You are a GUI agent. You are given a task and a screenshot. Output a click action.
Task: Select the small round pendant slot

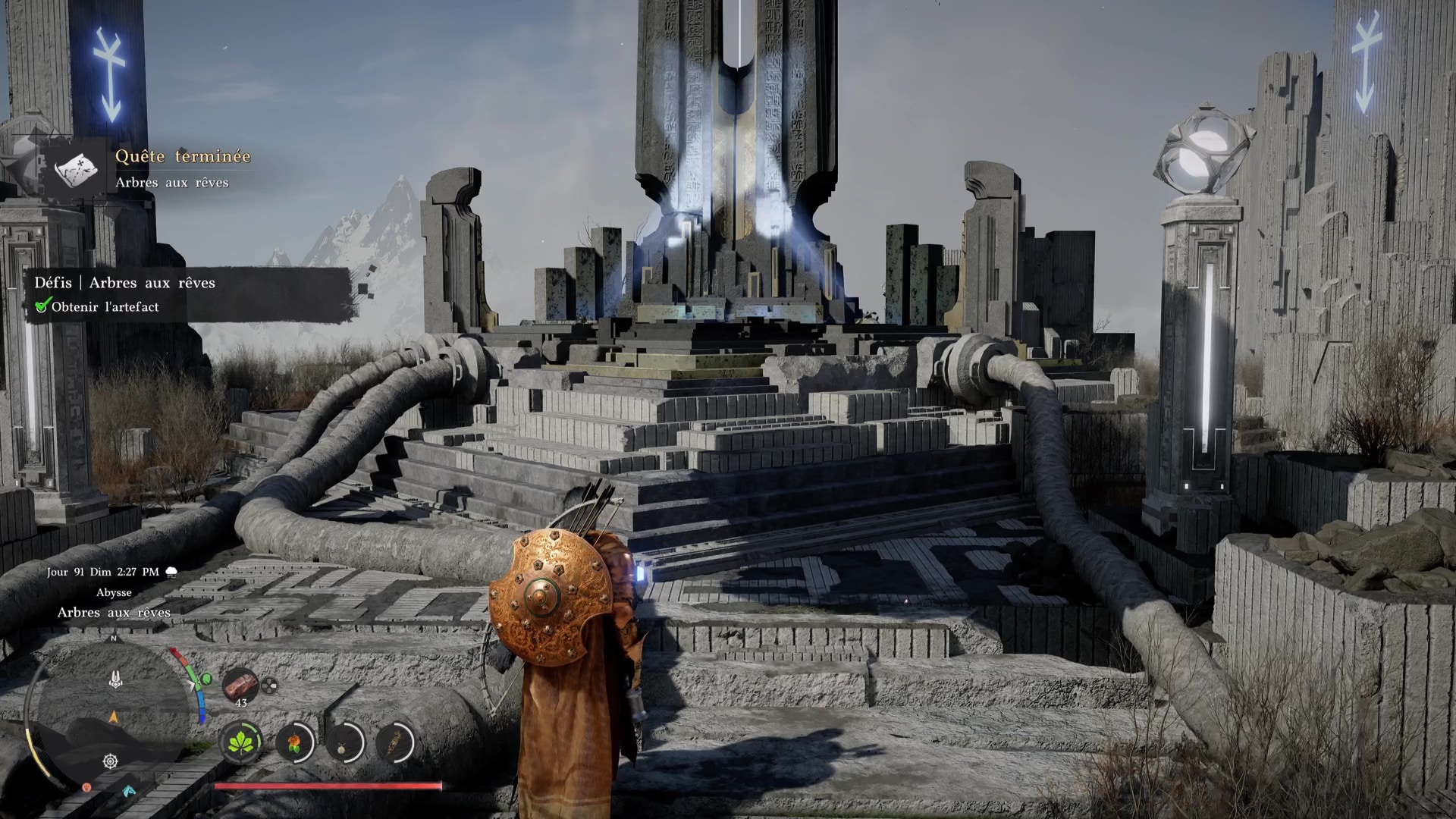[344, 743]
